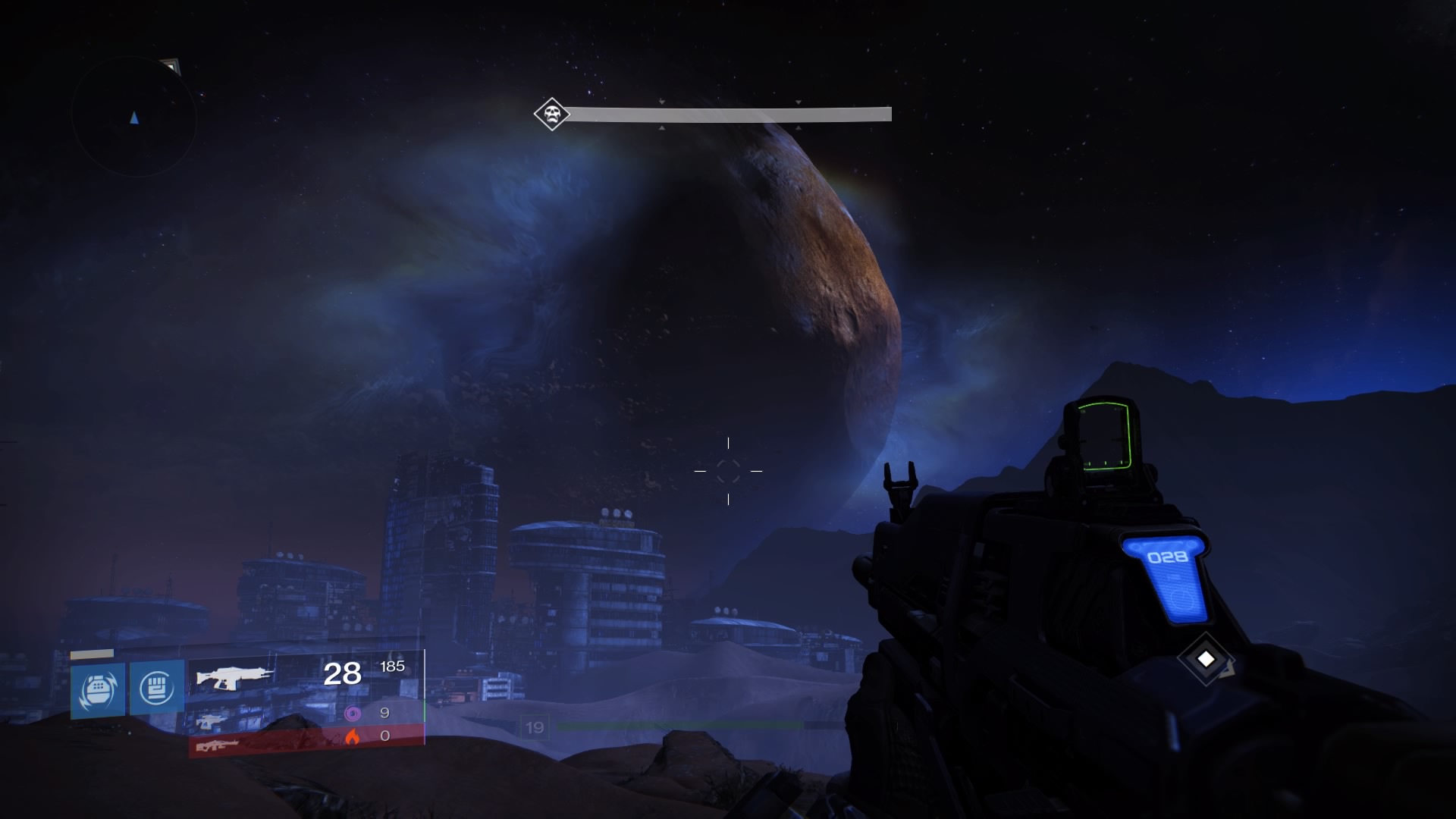Switch to the secondary special weapon
This screenshot has height=819, width=1456.
coord(210,720)
